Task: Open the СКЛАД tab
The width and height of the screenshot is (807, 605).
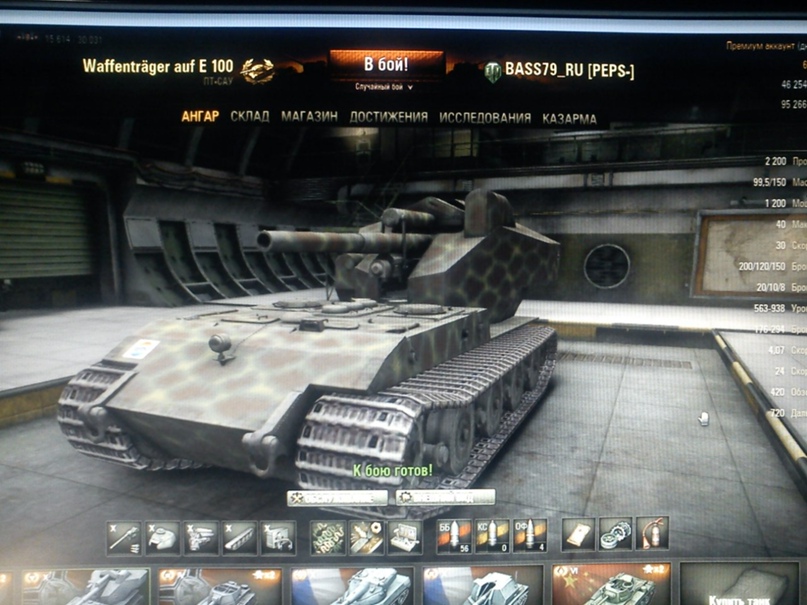Action: [250, 117]
